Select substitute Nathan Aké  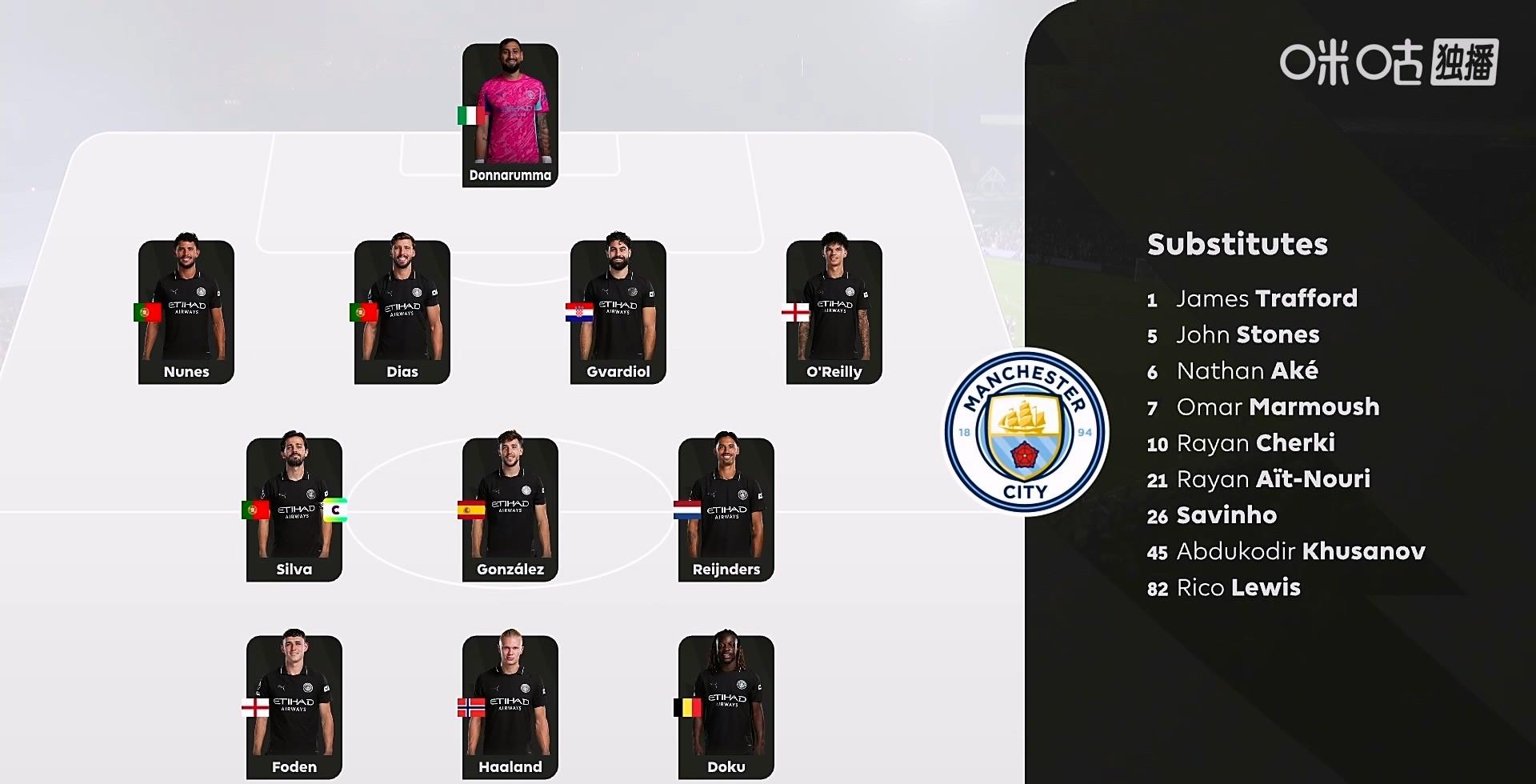(x=1246, y=371)
